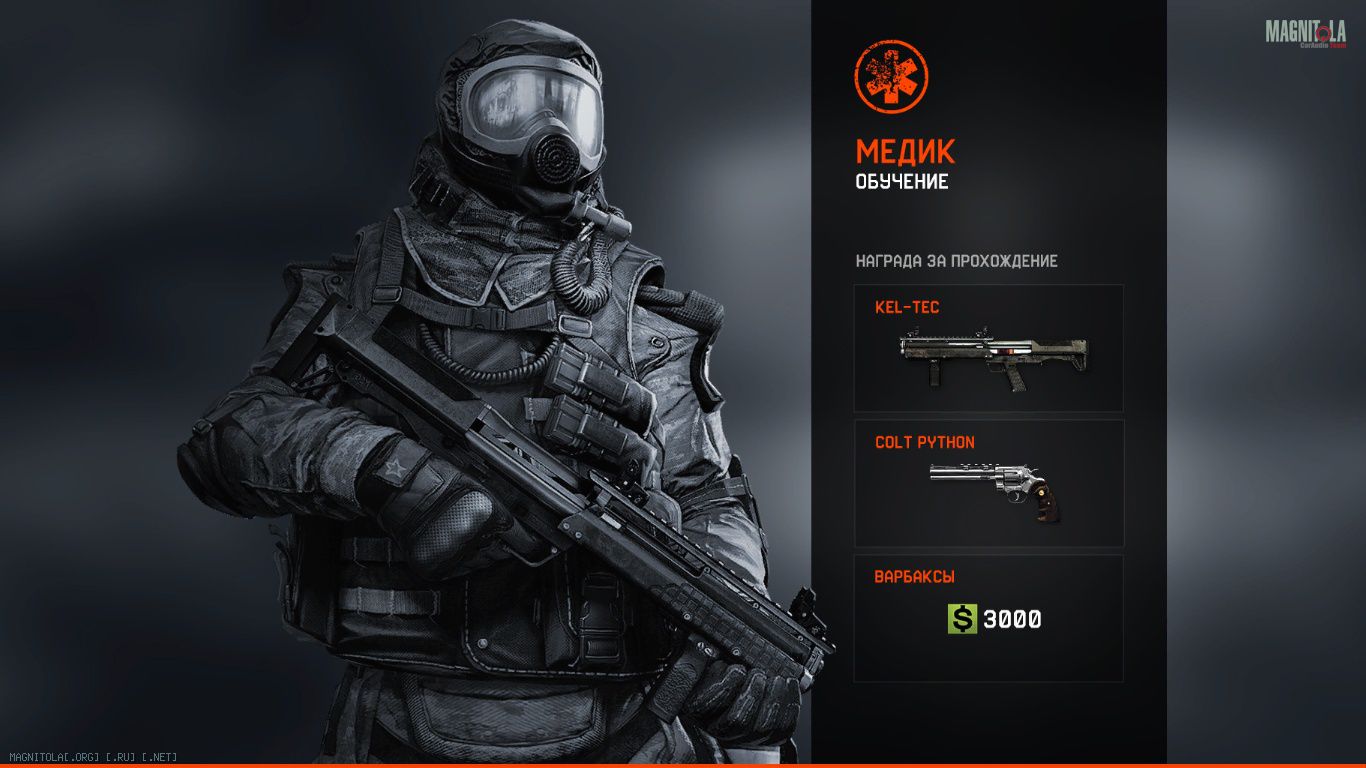Open the Magnitola logo in the corner
Image resolution: width=1366 pixels, height=768 pixels.
point(1305,33)
